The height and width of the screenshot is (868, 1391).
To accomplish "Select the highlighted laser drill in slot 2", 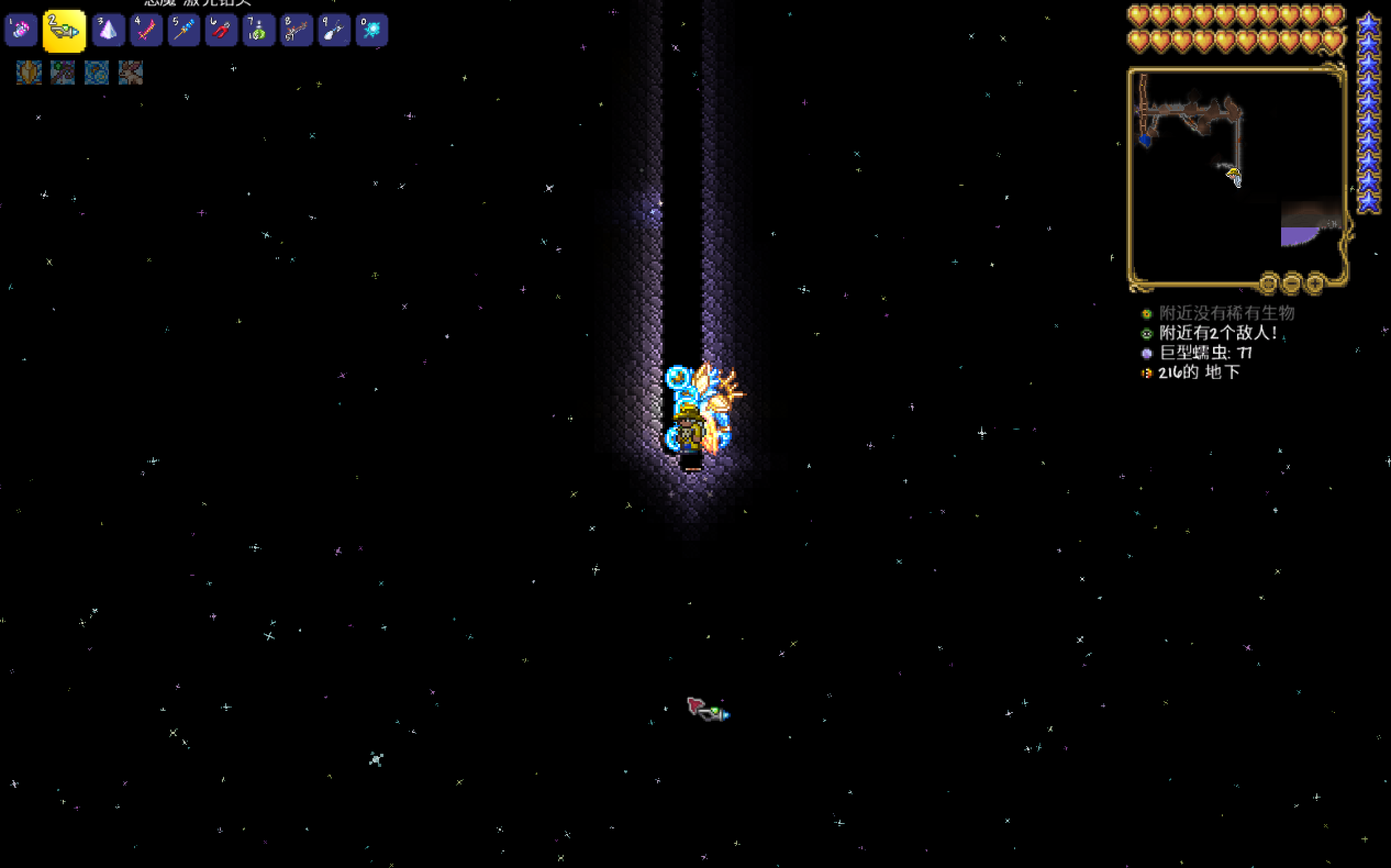I will (64, 30).
